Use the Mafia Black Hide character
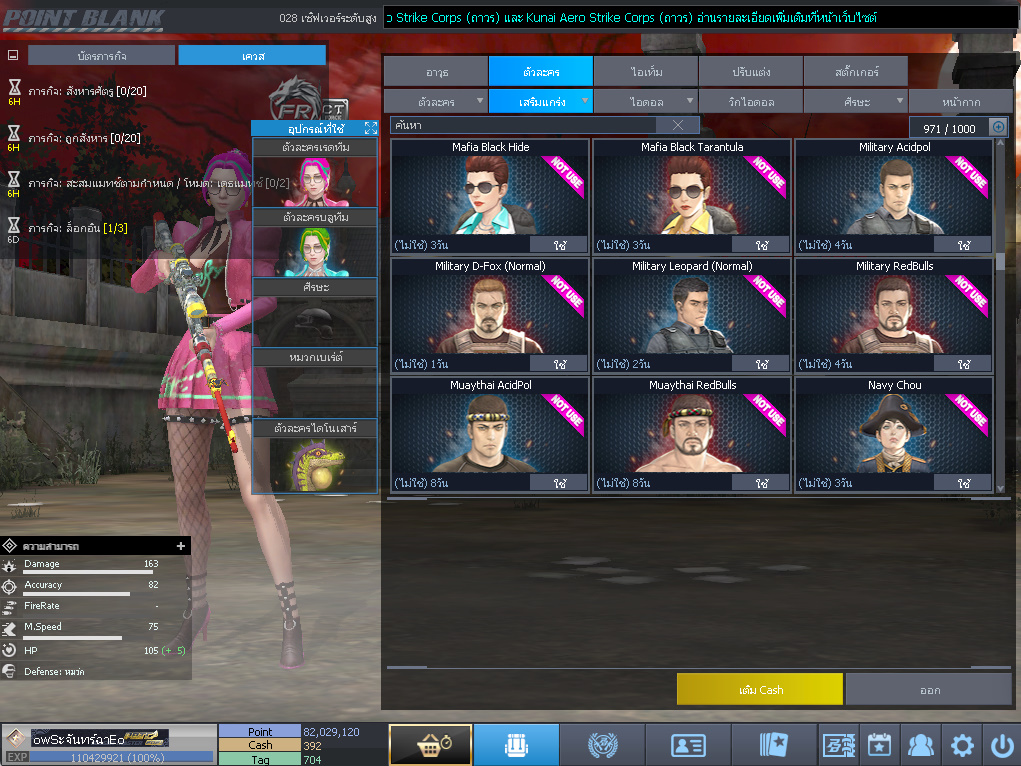Screen dimensions: 1021x766 (559, 245)
